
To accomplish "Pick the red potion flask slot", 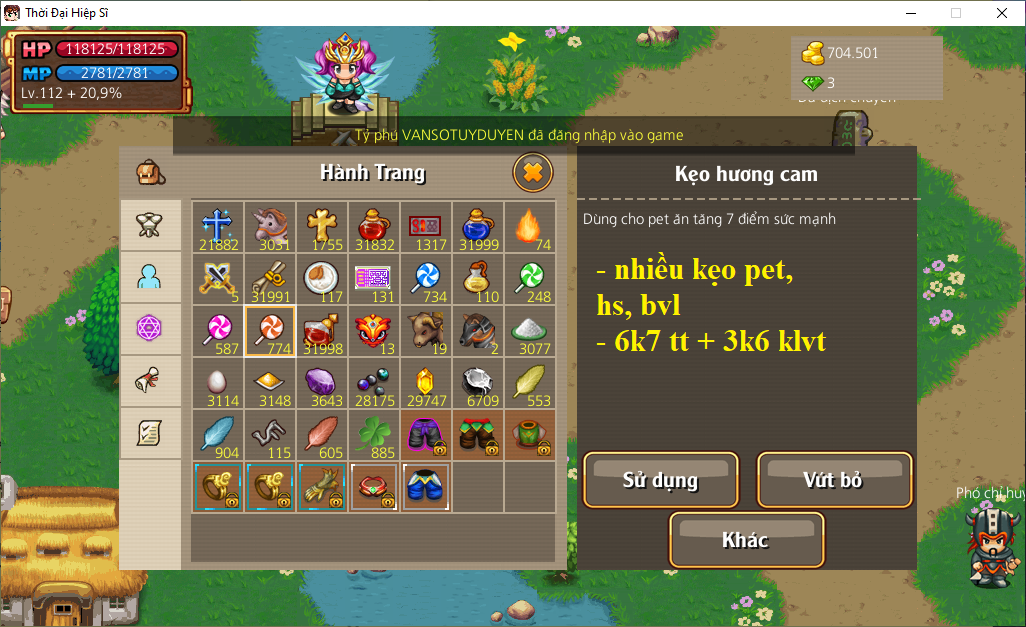I will [374, 227].
